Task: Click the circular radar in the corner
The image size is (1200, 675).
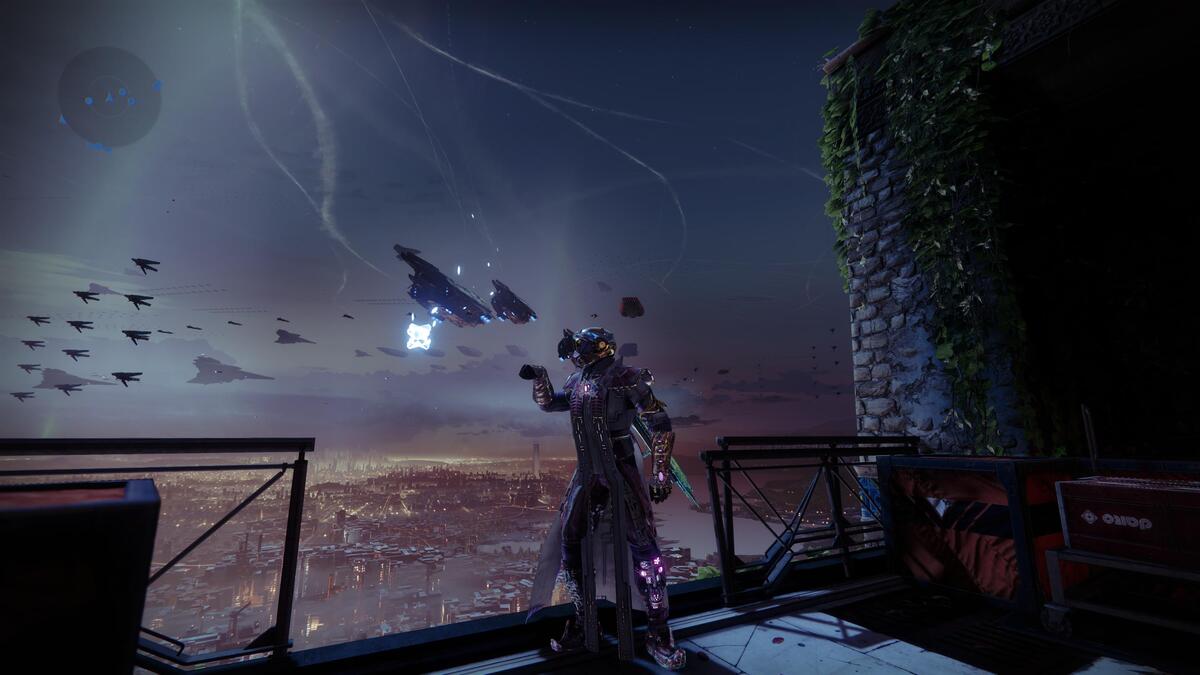Action: (109, 97)
